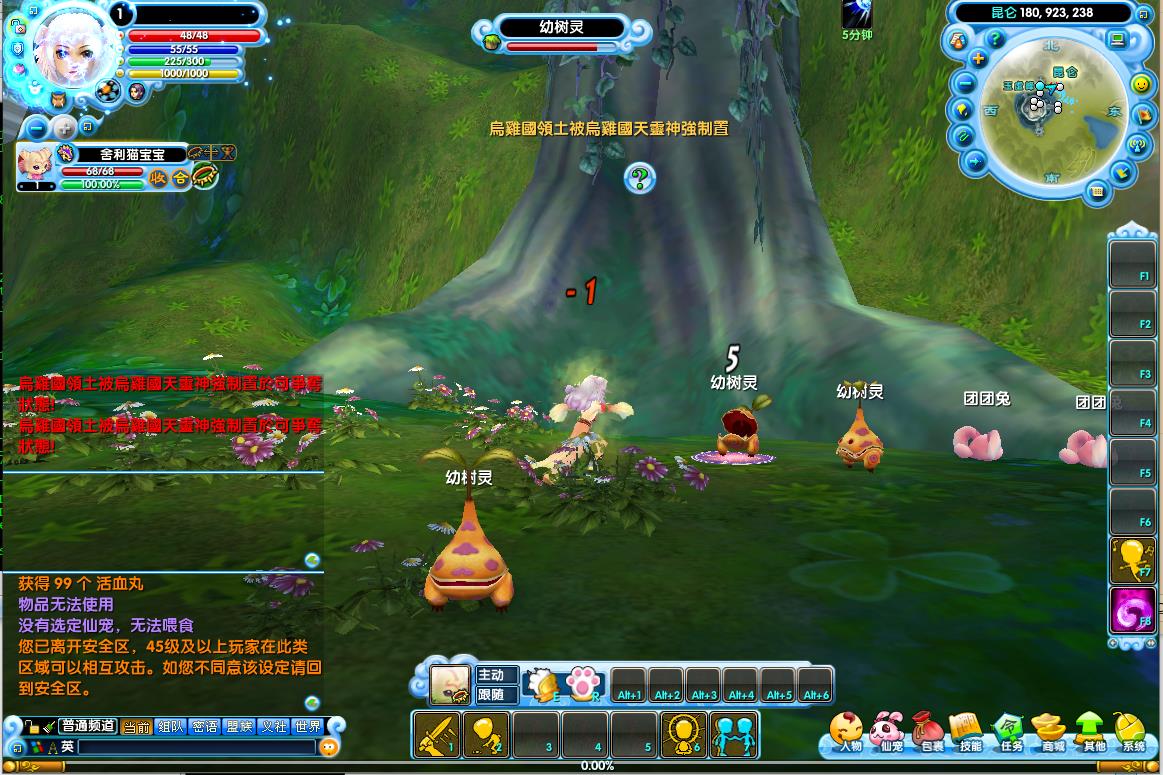Activate the sword attack skill in slot 1
1163x775 pixels.
tap(436, 734)
